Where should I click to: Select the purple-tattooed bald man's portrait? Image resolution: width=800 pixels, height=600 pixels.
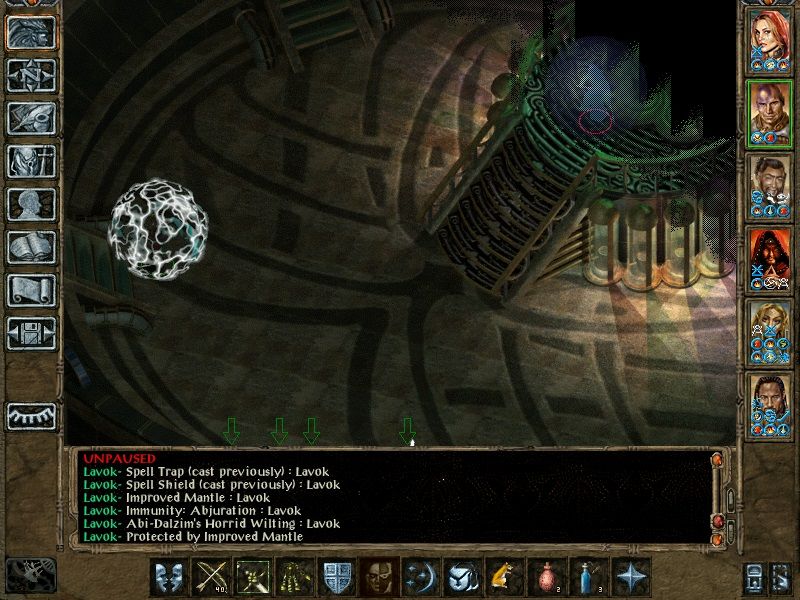pyautogui.click(x=770, y=114)
